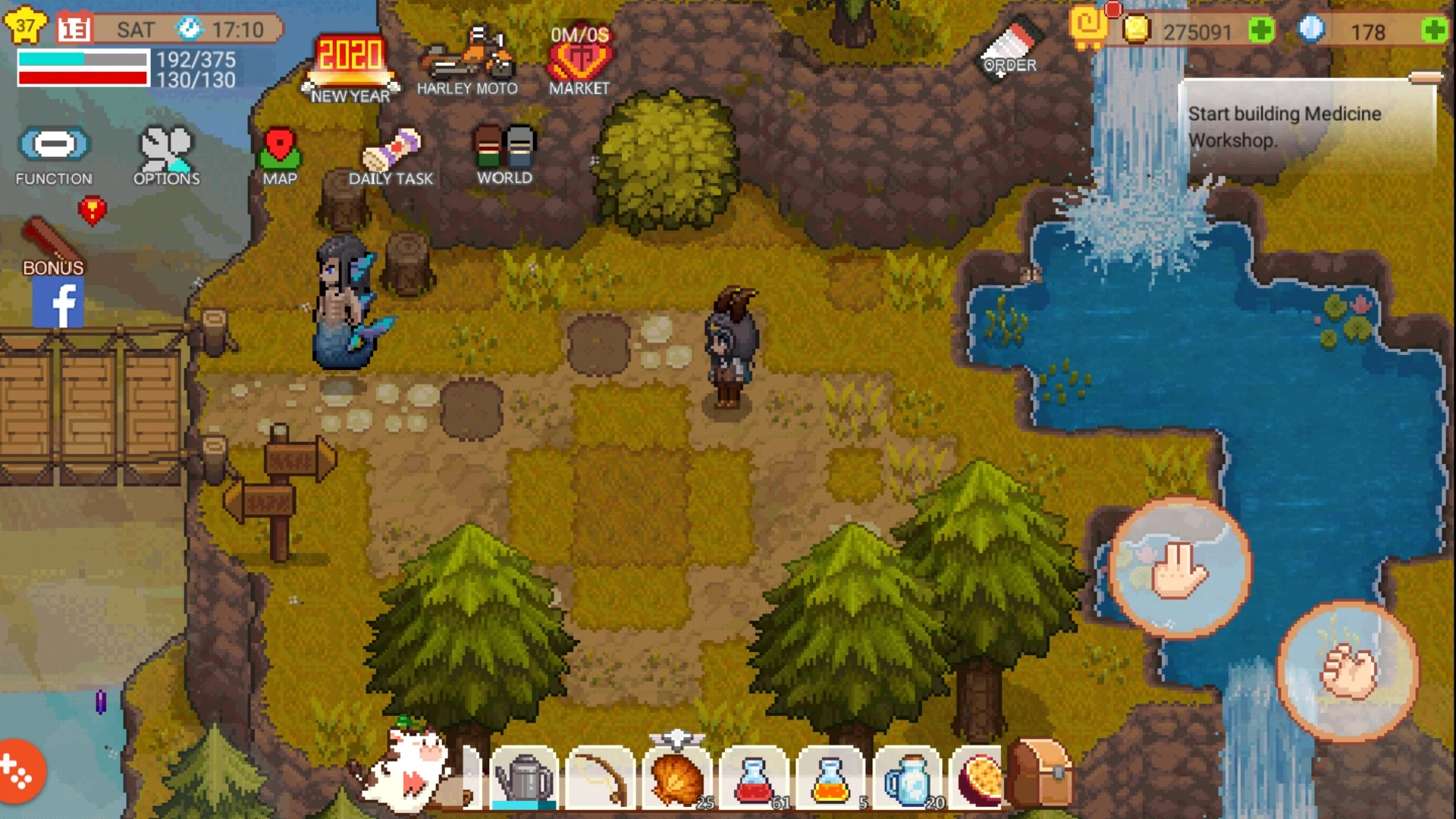This screenshot has height=819, width=1456.
Task: Tap the level 37 star badge
Action: click(x=25, y=24)
